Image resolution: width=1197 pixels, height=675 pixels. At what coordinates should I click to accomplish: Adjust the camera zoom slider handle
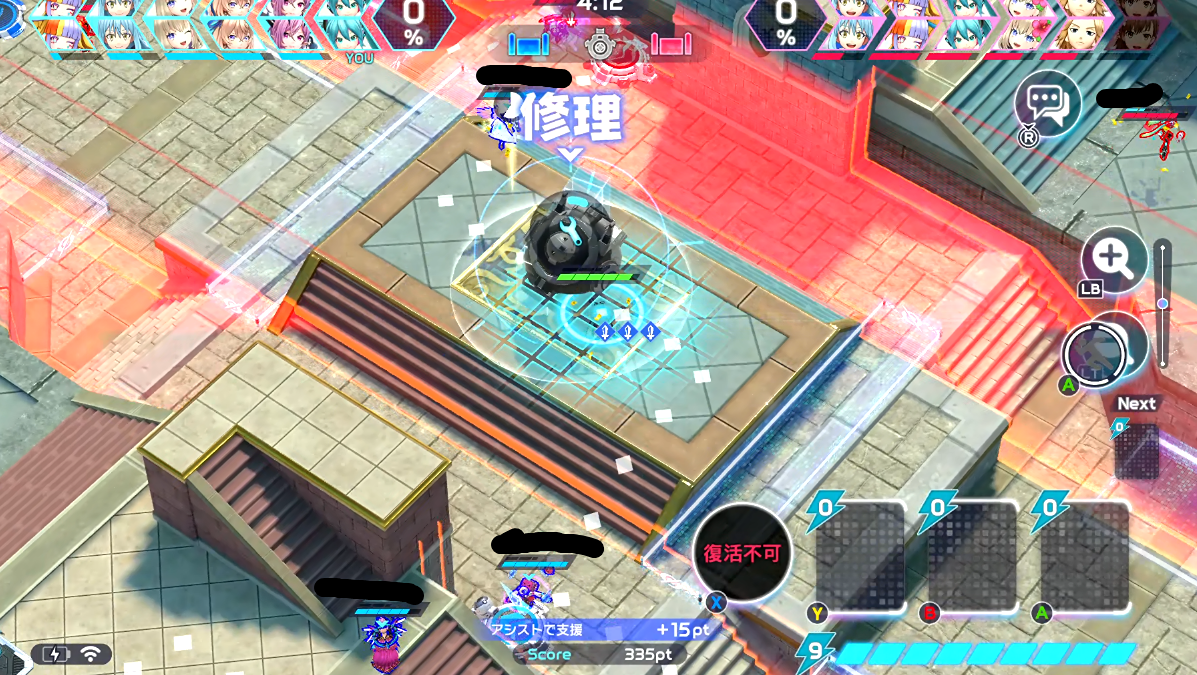point(1162,303)
